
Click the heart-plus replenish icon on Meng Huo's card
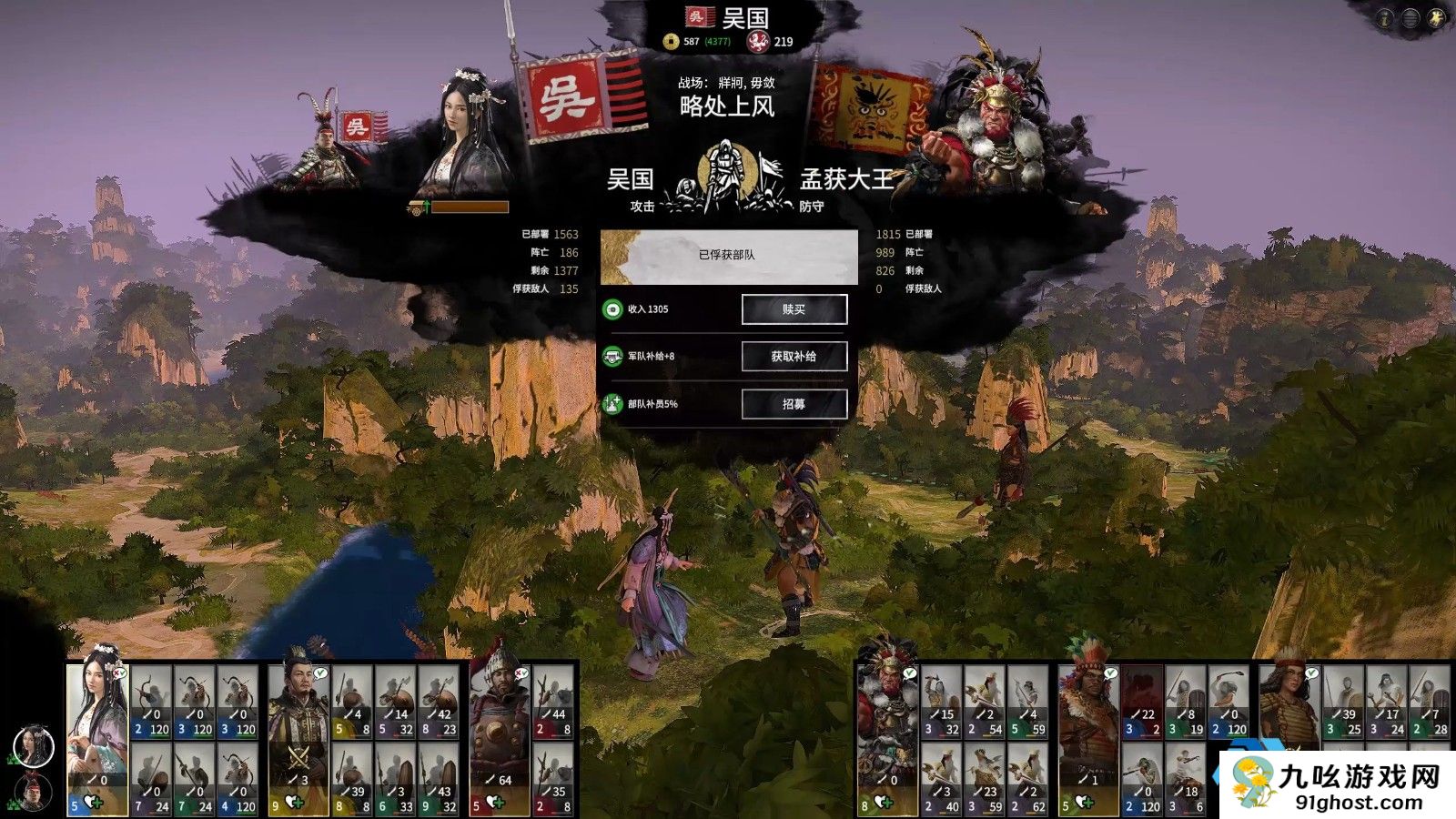click(x=885, y=801)
